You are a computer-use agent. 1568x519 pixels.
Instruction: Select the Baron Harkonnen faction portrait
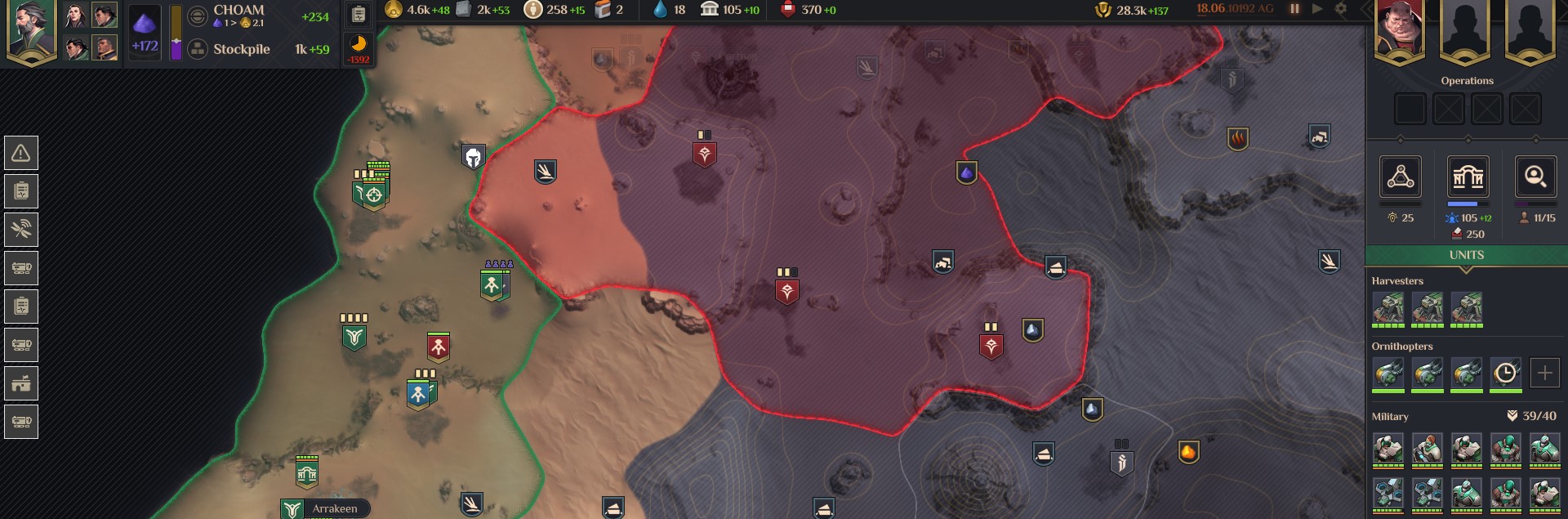[x=1400, y=29]
